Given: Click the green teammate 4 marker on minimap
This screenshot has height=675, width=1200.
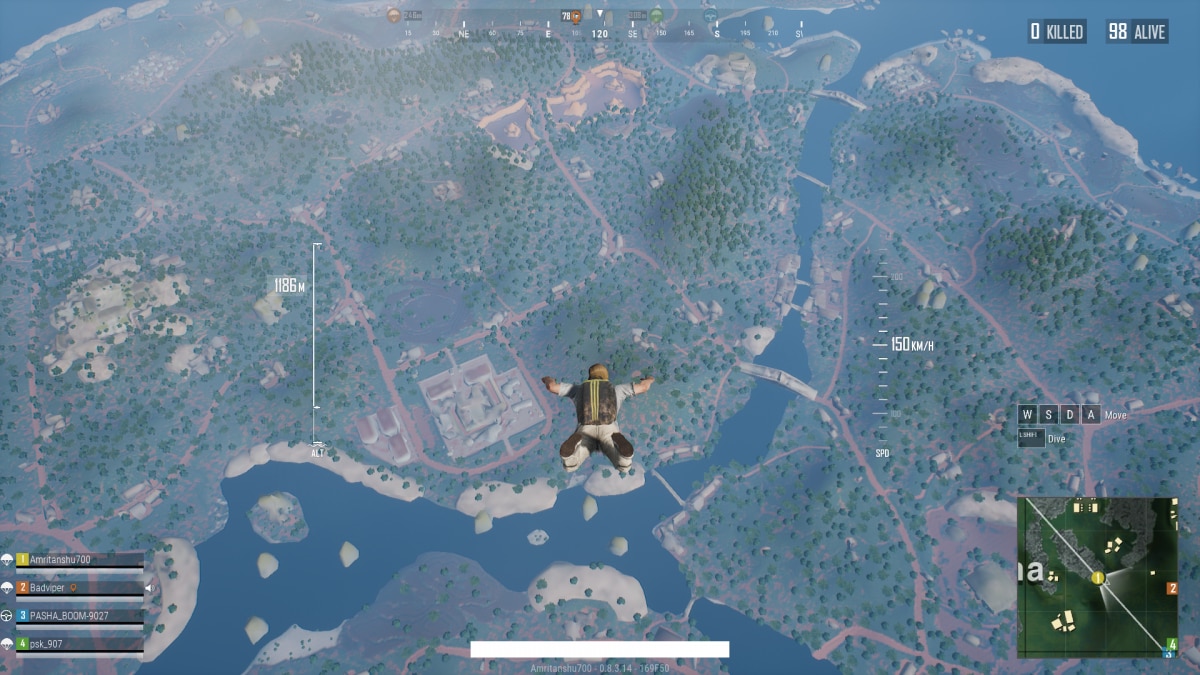Looking at the screenshot, I should tap(1172, 644).
